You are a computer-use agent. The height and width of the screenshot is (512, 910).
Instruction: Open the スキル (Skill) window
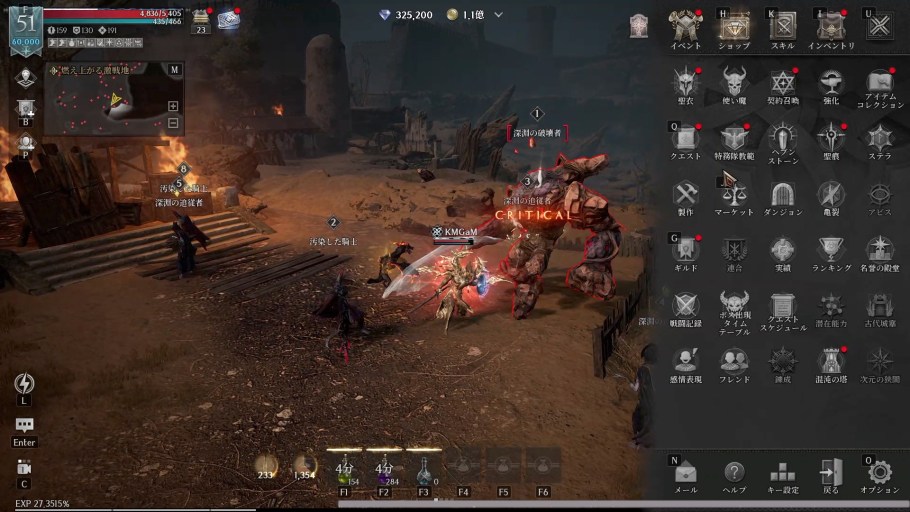(x=782, y=26)
